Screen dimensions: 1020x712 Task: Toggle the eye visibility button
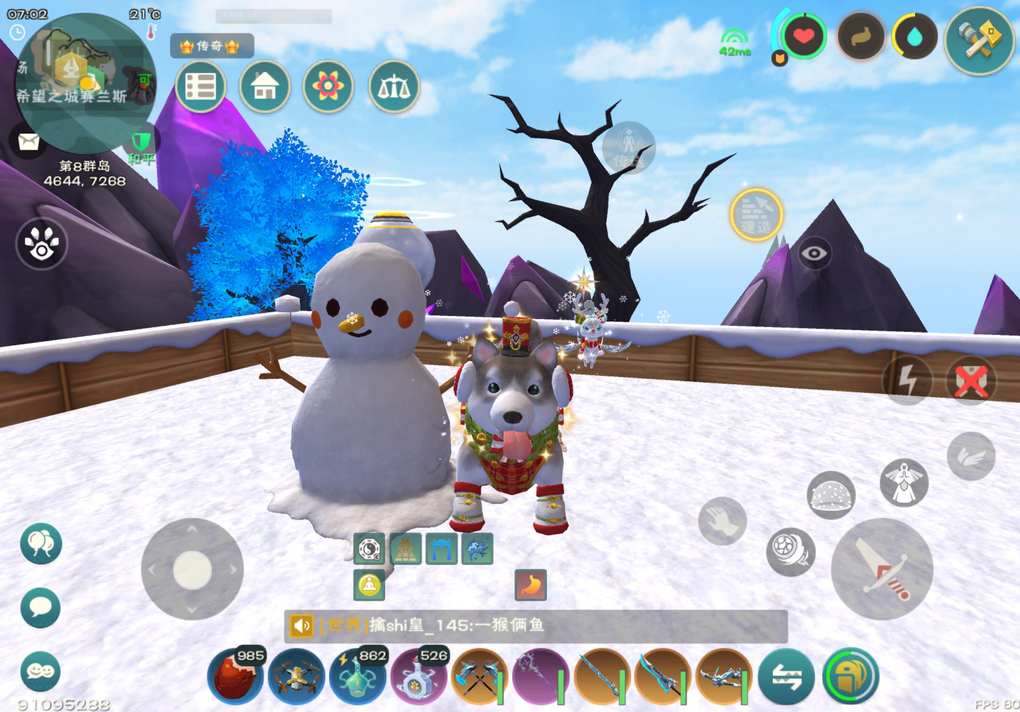coord(815,253)
